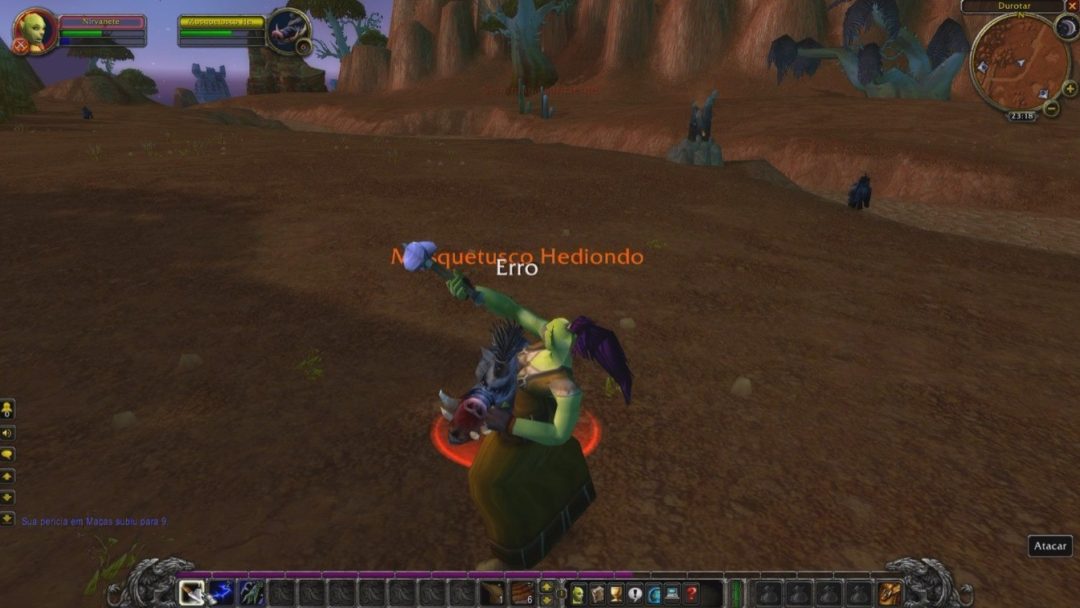
Task: Select the boar target portrait
Action: click(x=288, y=30)
